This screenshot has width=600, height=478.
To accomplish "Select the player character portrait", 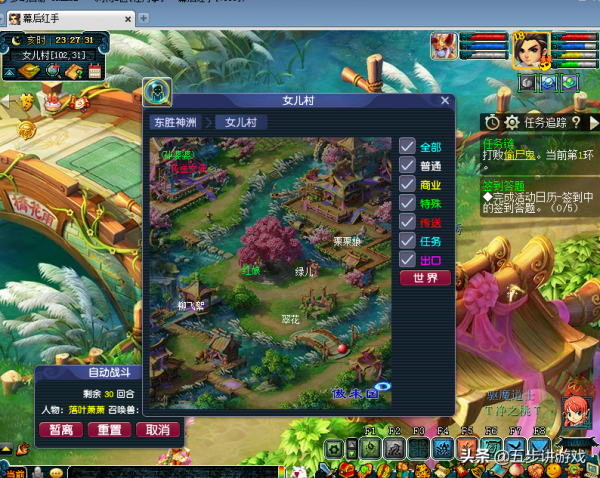I will [x=531, y=48].
